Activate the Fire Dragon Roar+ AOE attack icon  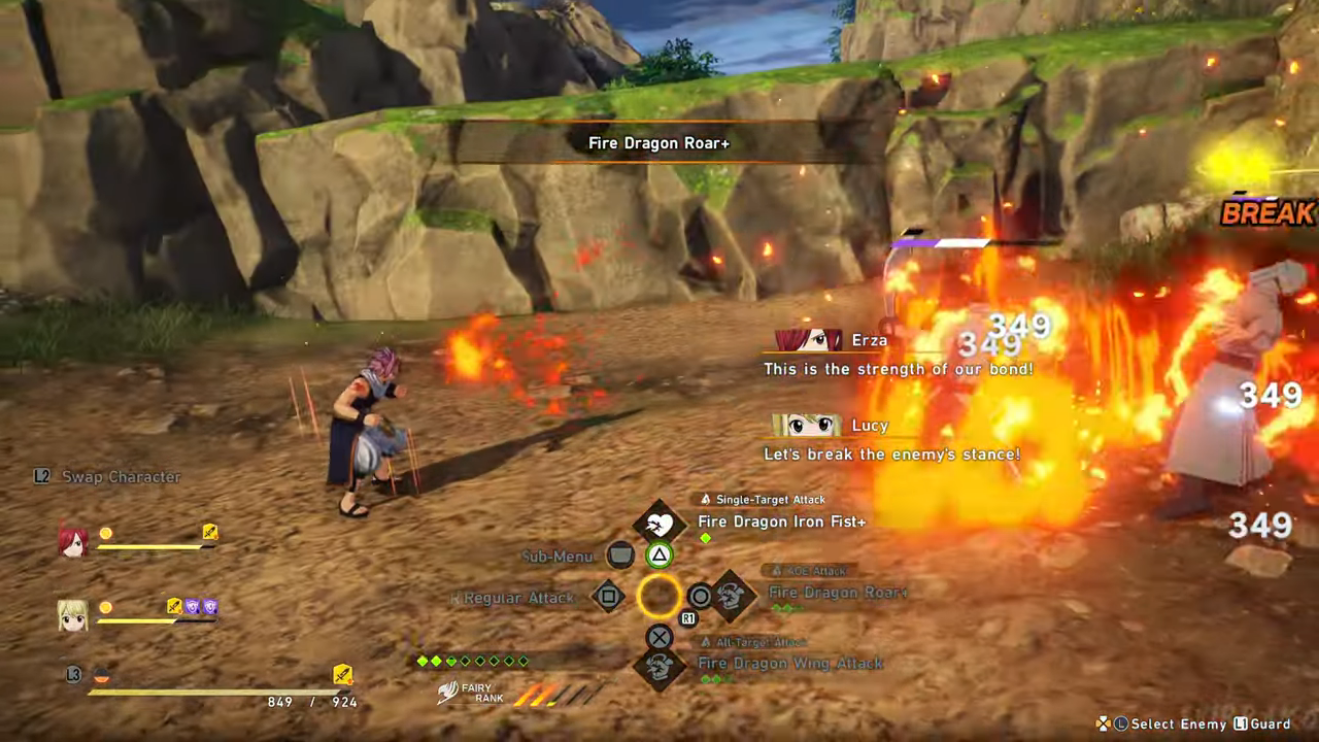tap(731, 597)
